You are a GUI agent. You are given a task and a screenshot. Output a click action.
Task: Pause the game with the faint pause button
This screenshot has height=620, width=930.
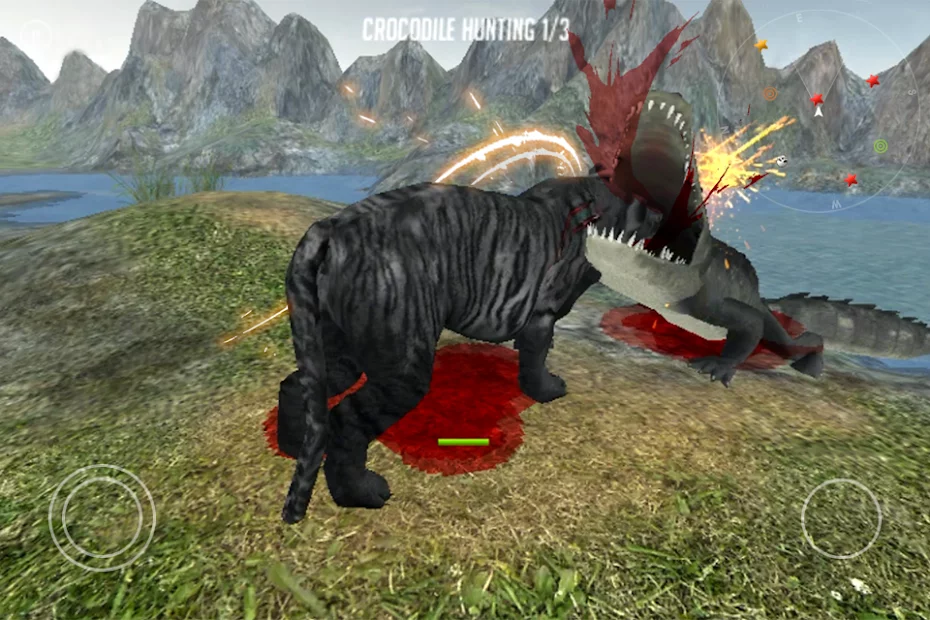pos(35,37)
